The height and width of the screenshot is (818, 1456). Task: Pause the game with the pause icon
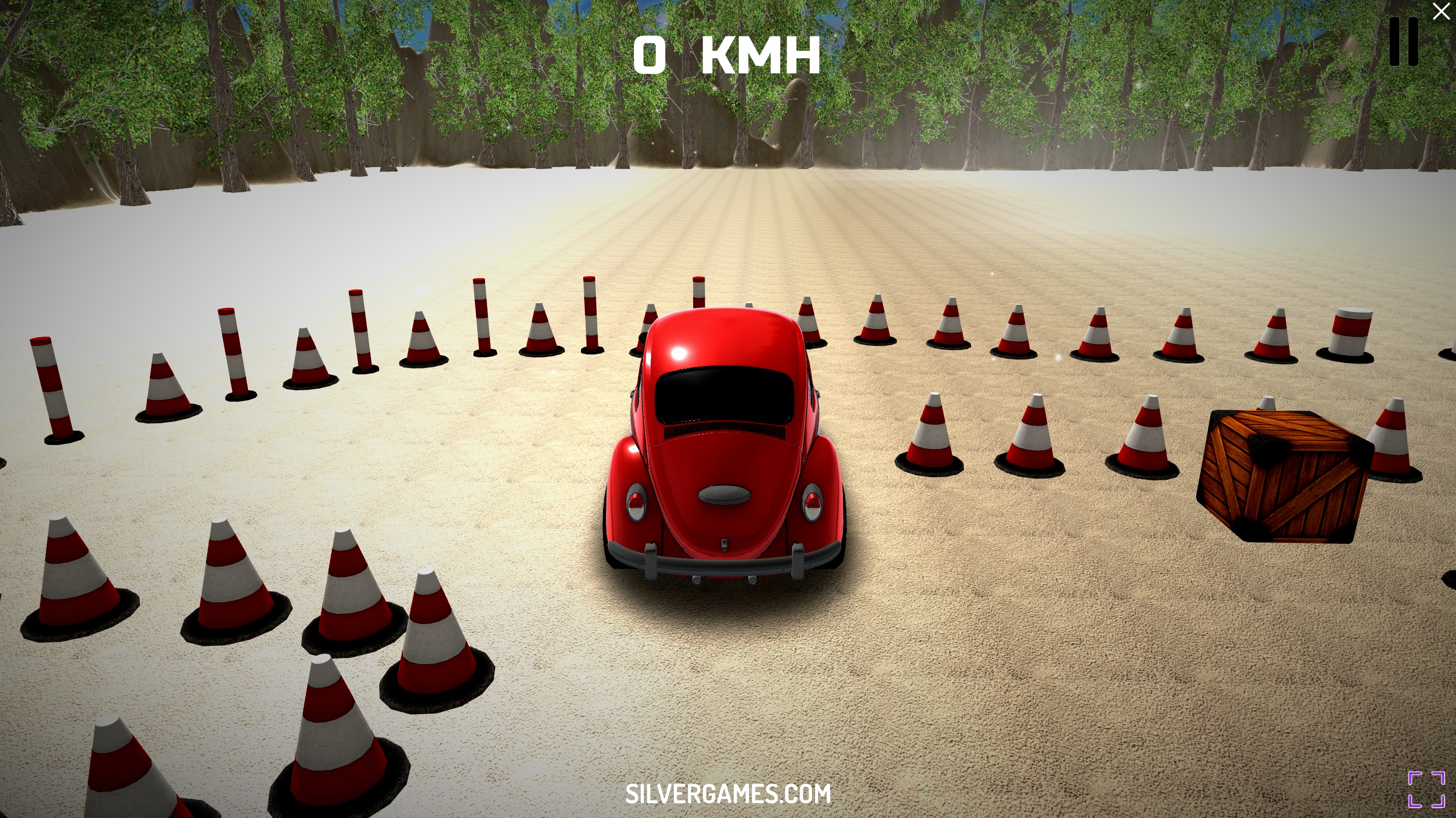(1403, 42)
